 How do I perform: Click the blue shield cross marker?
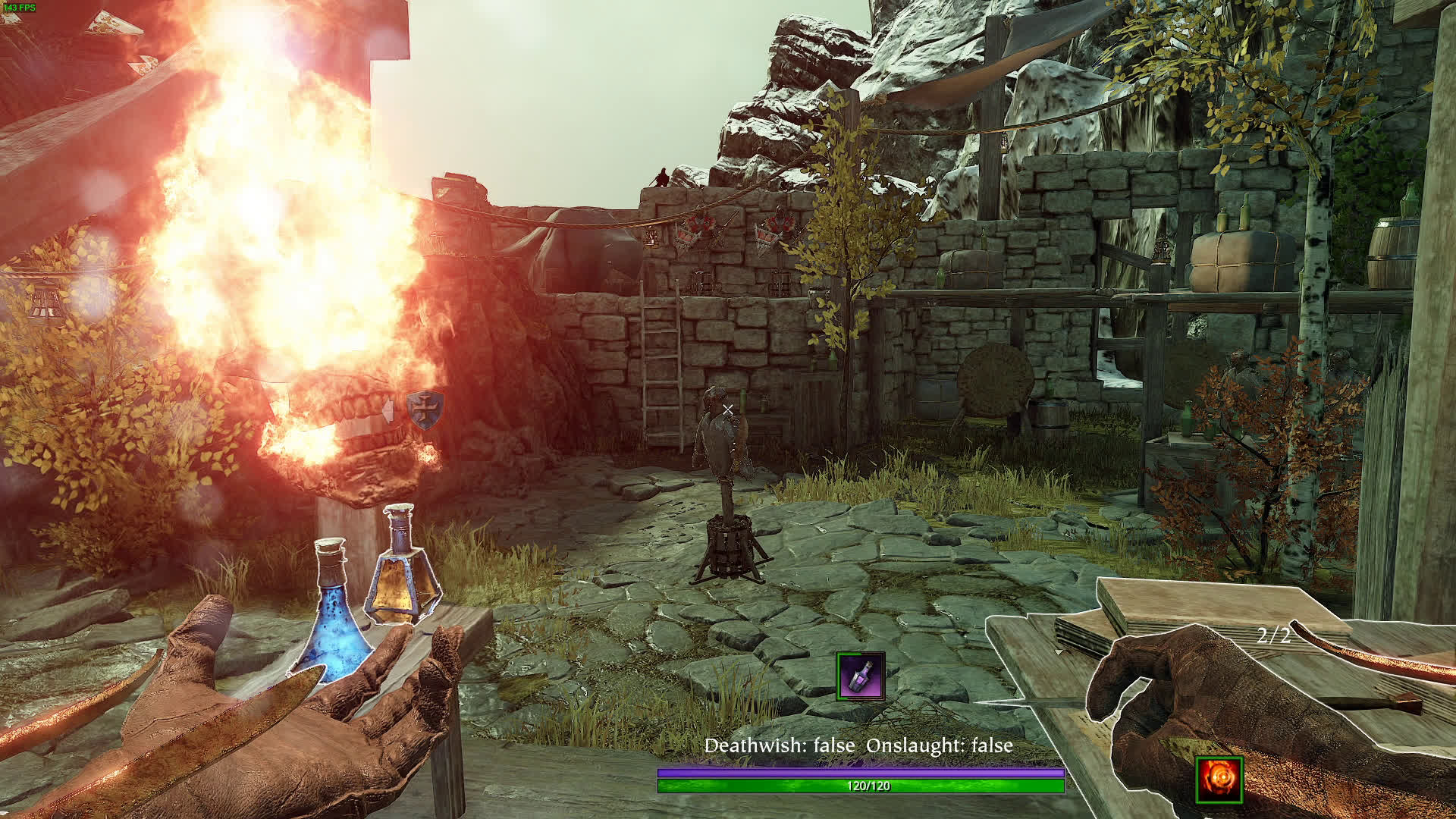(x=425, y=410)
